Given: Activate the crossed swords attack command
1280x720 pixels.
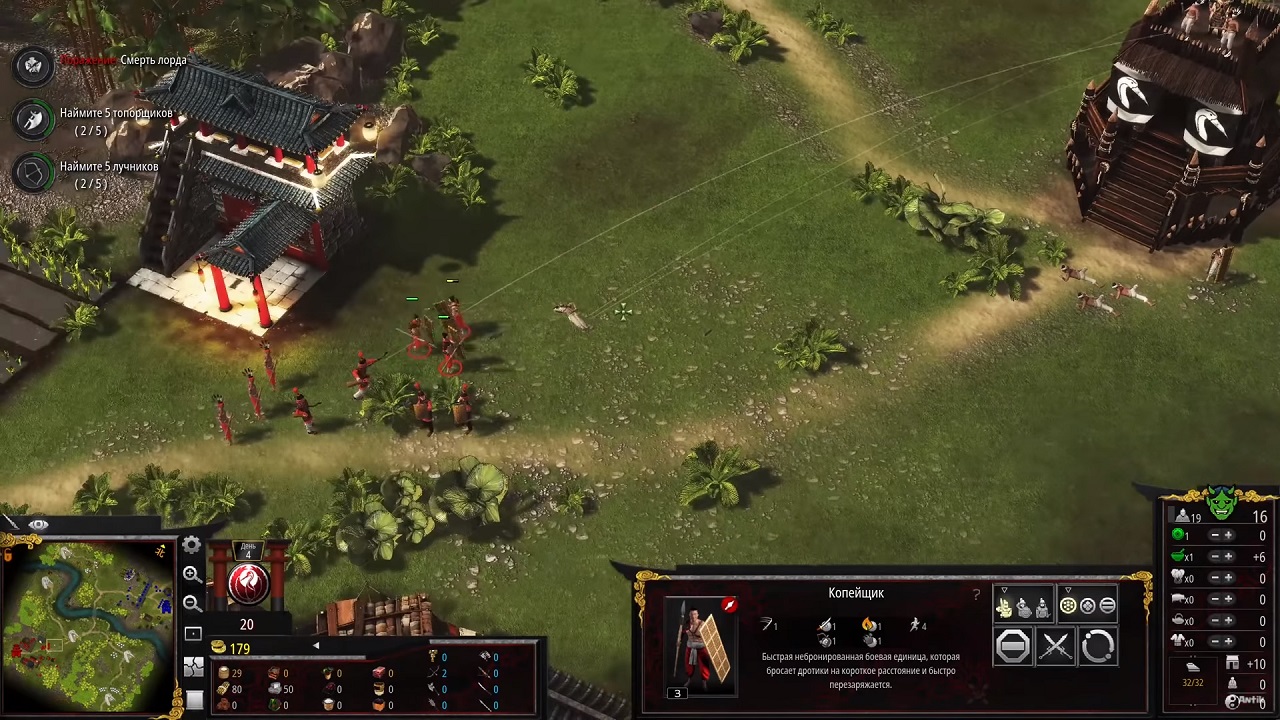Looking at the screenshot, I should [1055, 647].
